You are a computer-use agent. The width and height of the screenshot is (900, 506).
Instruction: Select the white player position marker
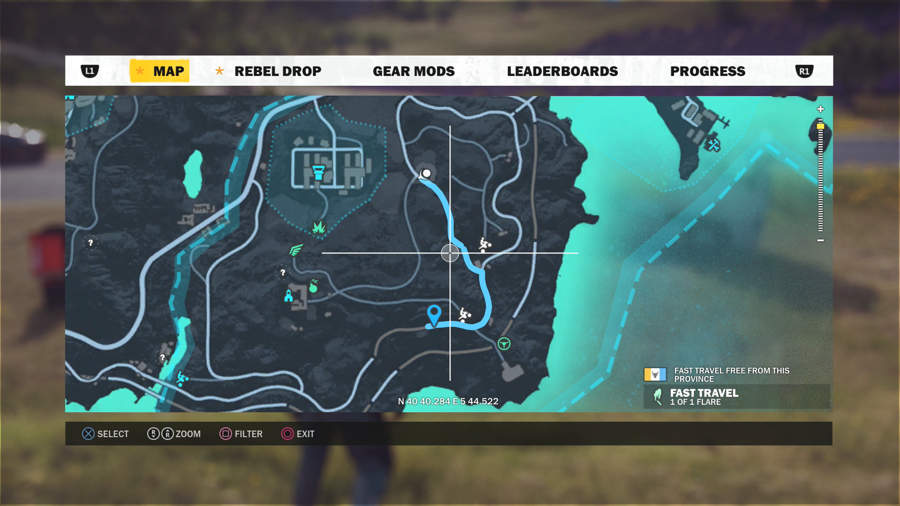click(426, 173)
